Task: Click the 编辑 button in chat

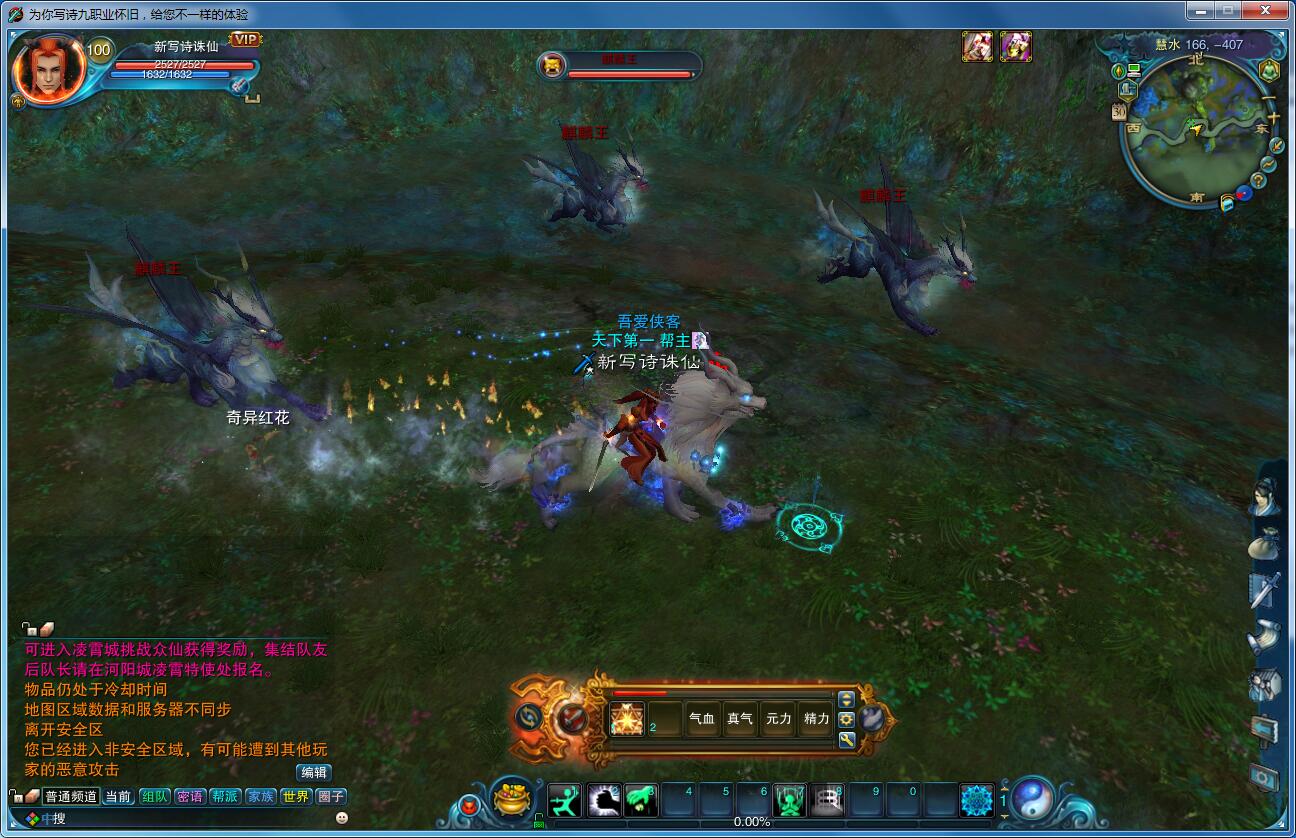Action: (313, 772)
